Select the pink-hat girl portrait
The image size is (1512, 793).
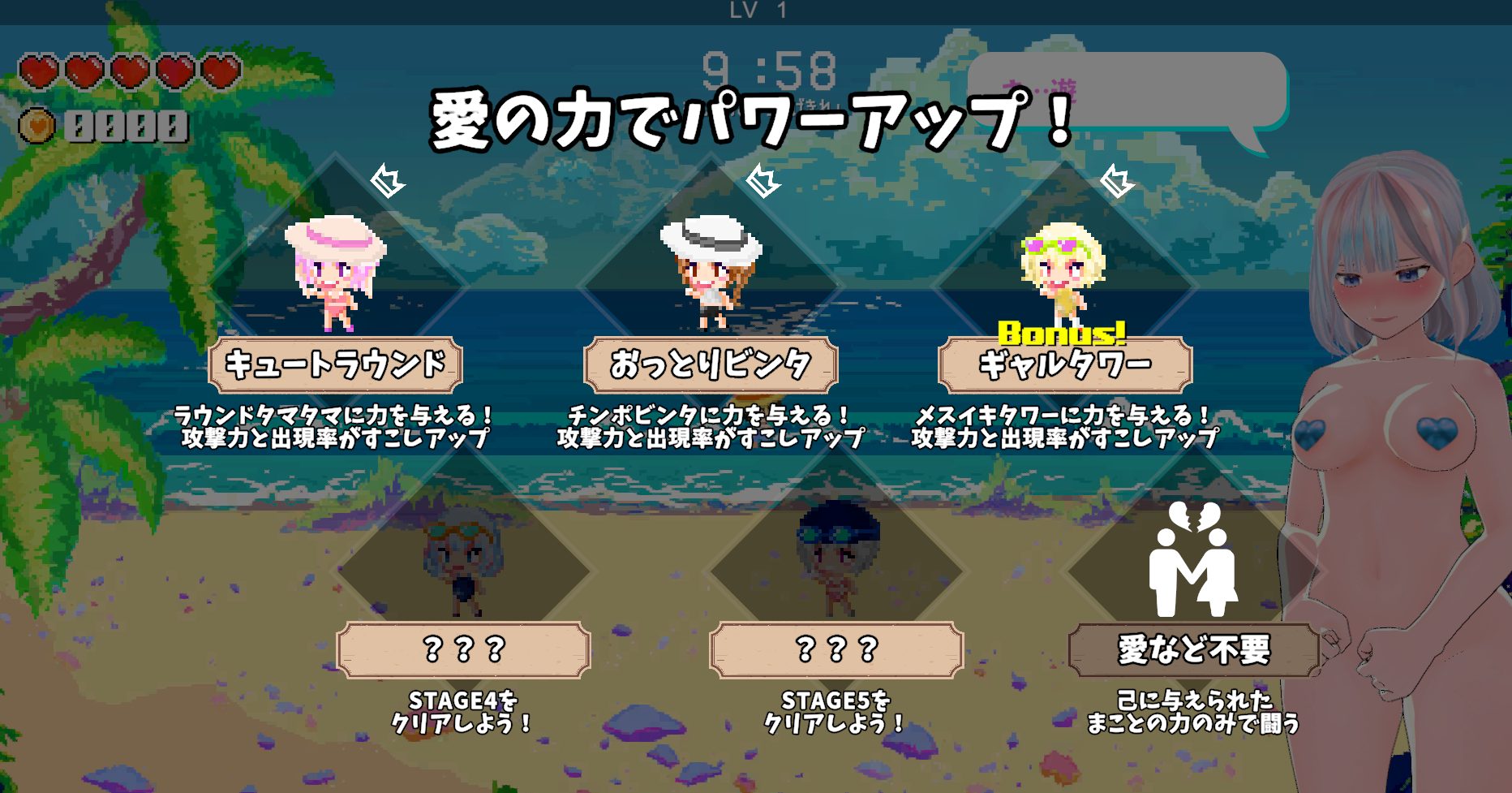[x=335, y=272]
